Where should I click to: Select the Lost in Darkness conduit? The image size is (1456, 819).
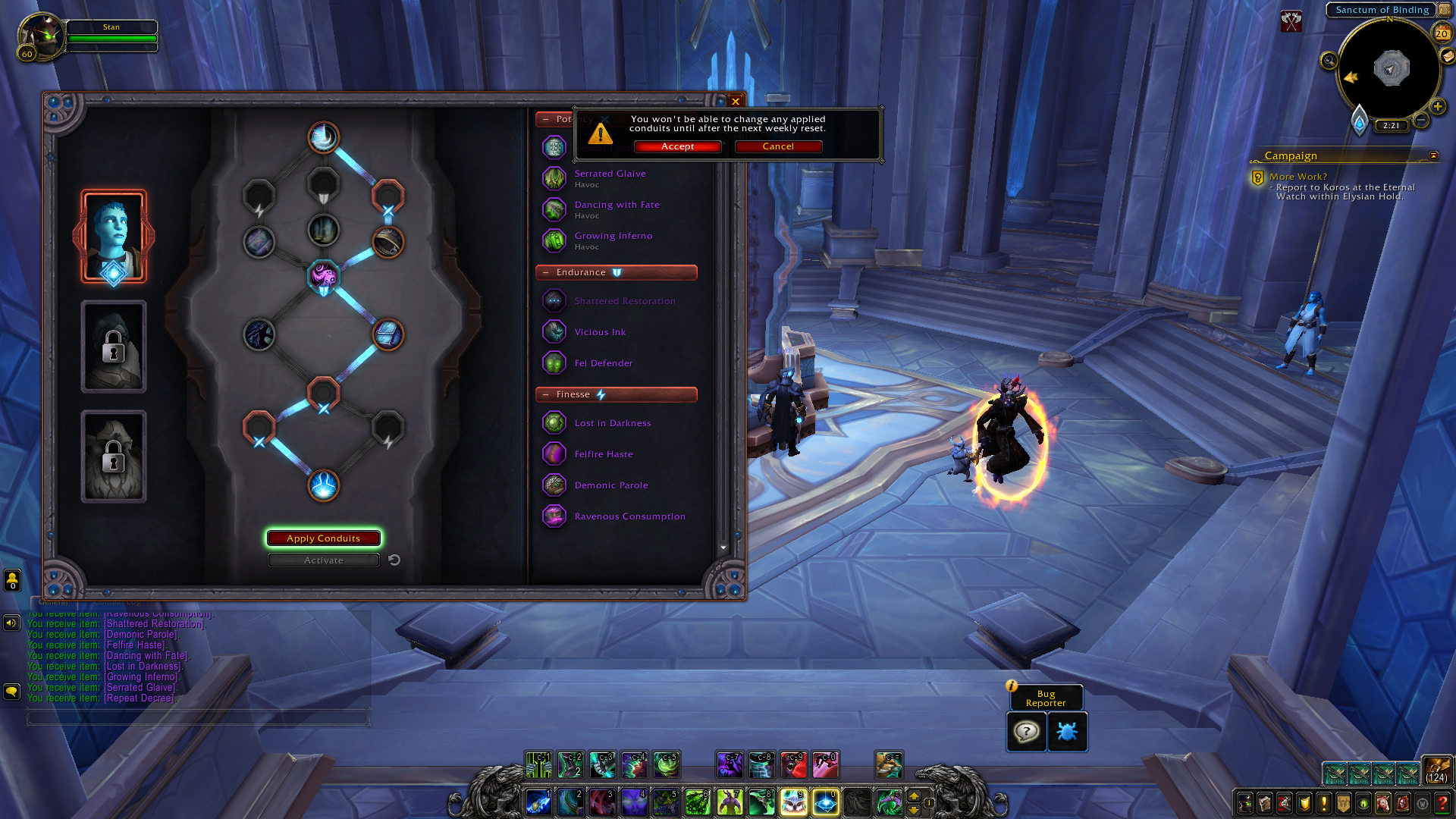612,423
